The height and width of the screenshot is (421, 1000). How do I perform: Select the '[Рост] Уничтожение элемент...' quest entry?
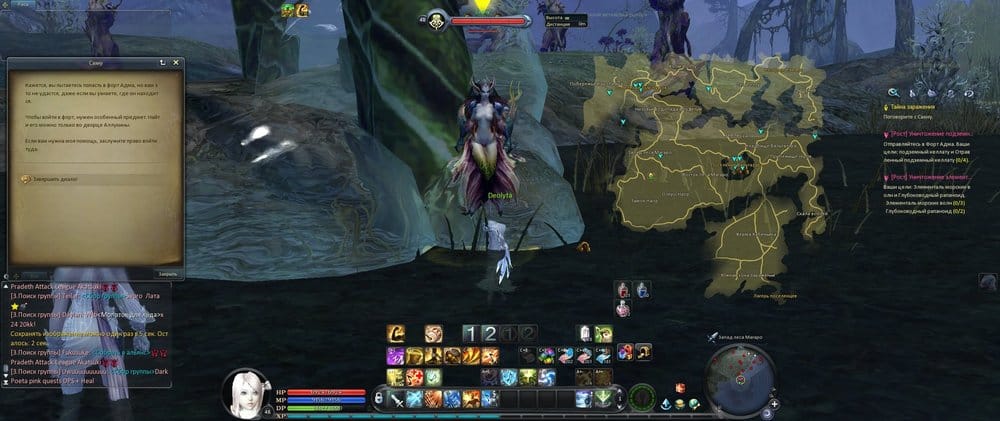click(x=932, y=175)
